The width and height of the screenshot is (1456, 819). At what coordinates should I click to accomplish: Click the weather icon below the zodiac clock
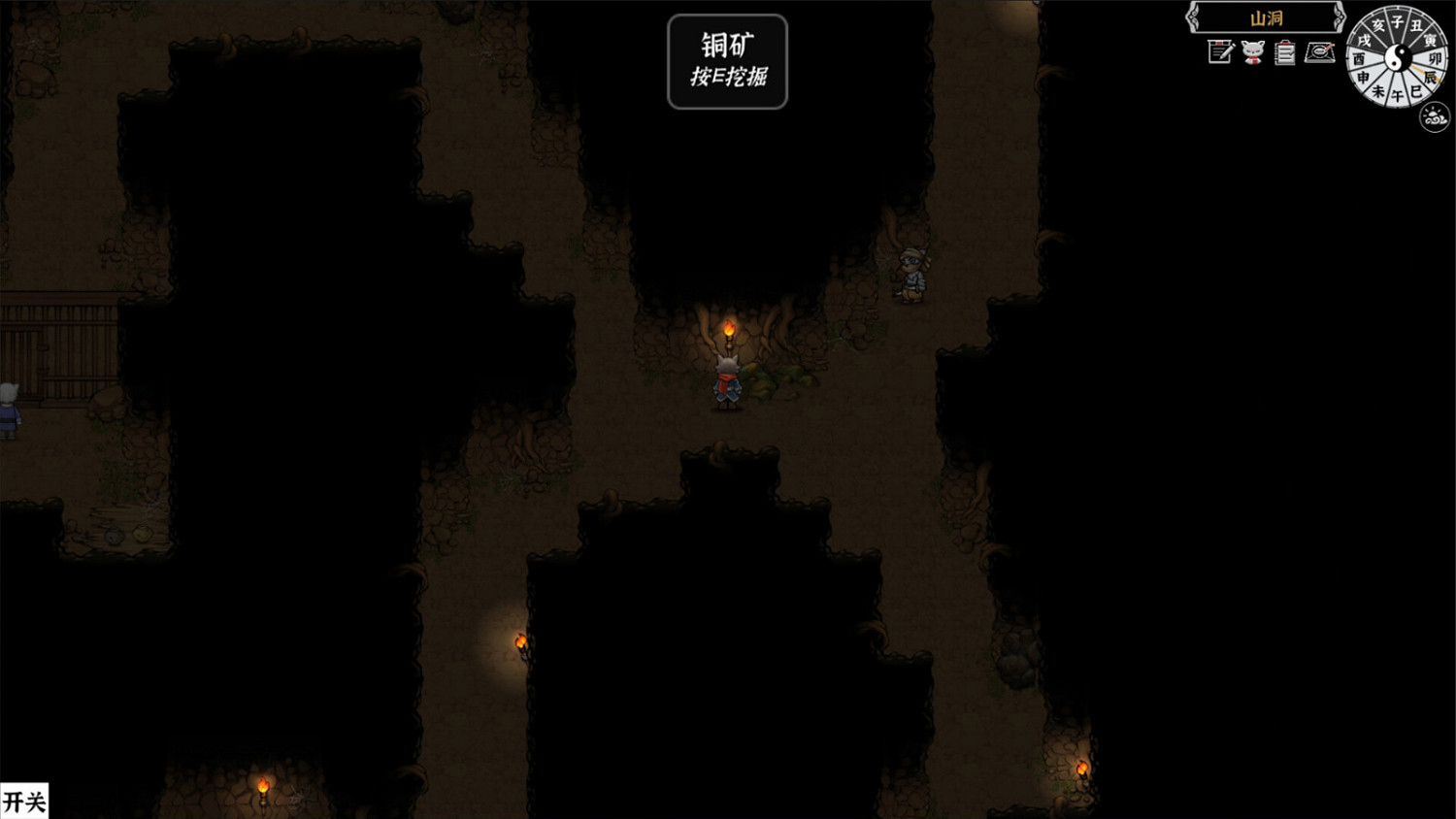[1435, 115]
